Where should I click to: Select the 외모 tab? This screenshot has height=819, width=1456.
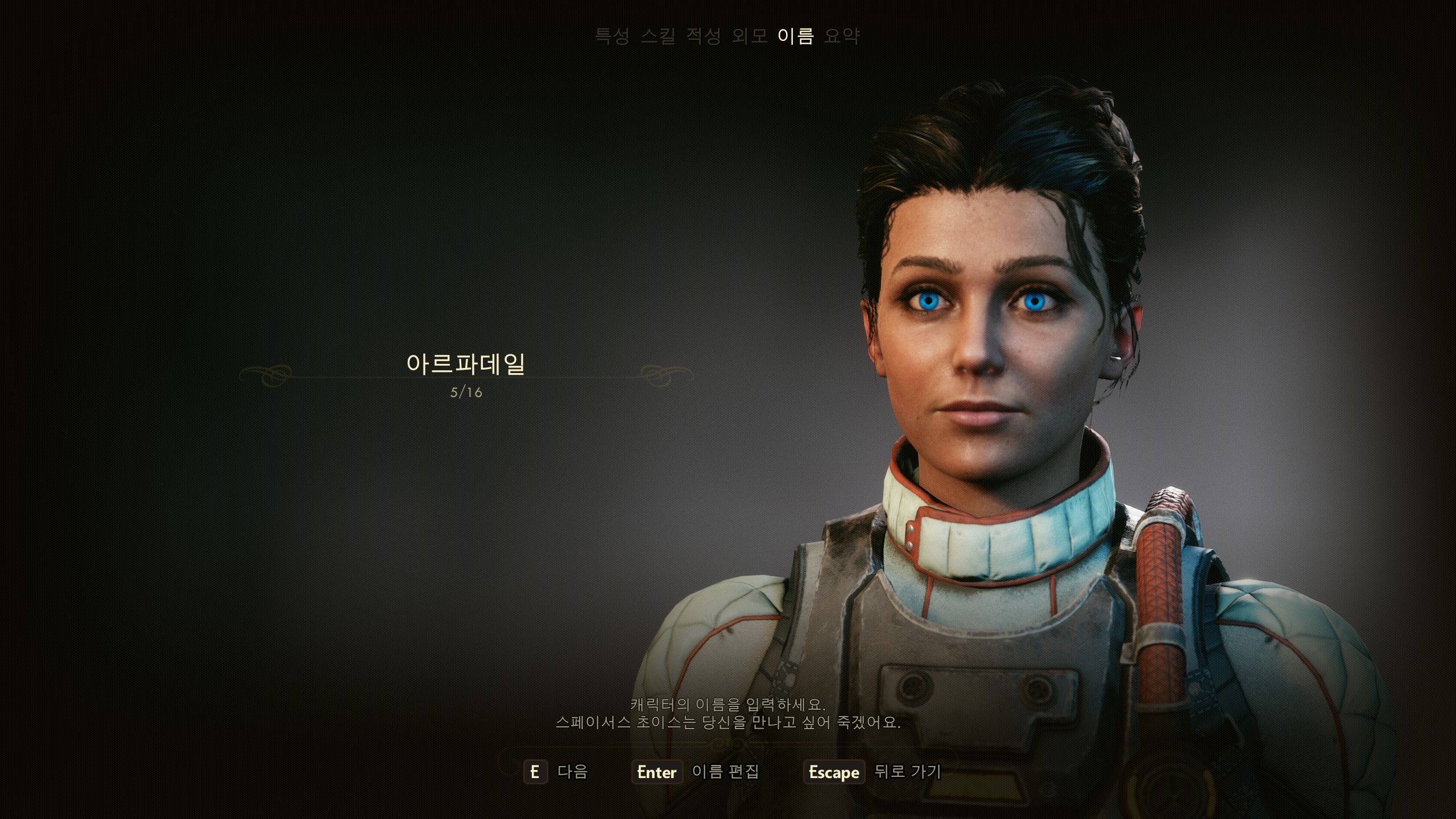(x=750, y=36)
